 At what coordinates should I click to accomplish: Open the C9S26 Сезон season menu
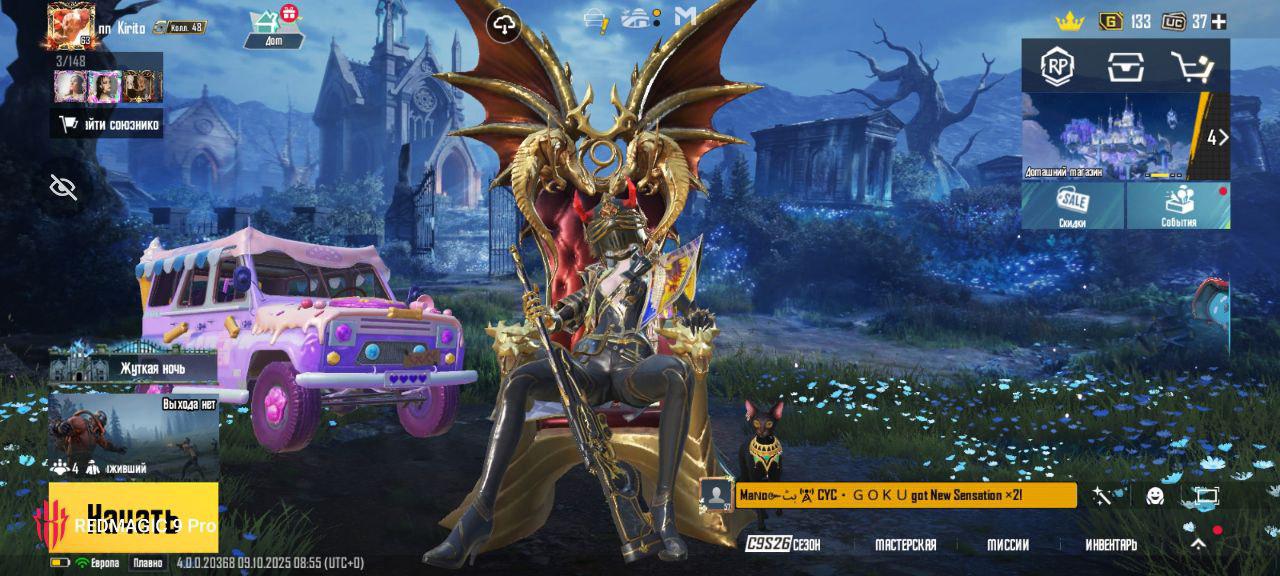783,545
